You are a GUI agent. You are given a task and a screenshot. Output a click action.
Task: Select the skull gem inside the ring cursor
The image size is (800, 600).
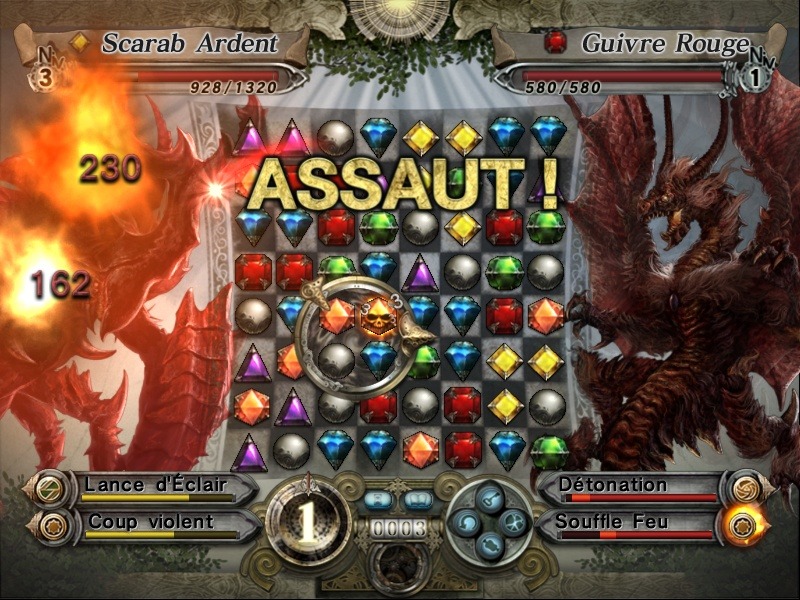pyautogui.click(x=377, y=318)
